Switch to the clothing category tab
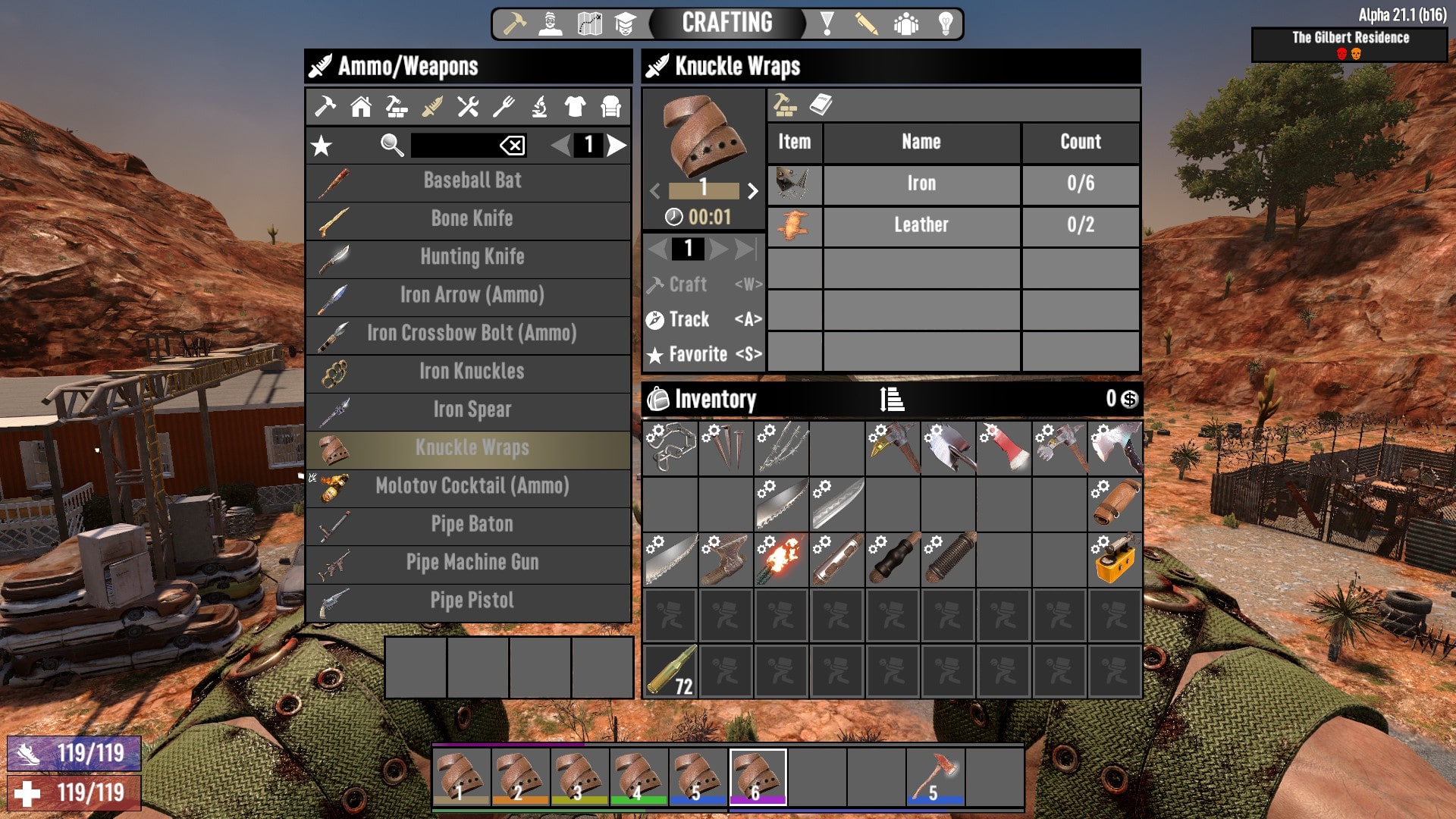Screen dimensions: 1456x819 [575, 106]
